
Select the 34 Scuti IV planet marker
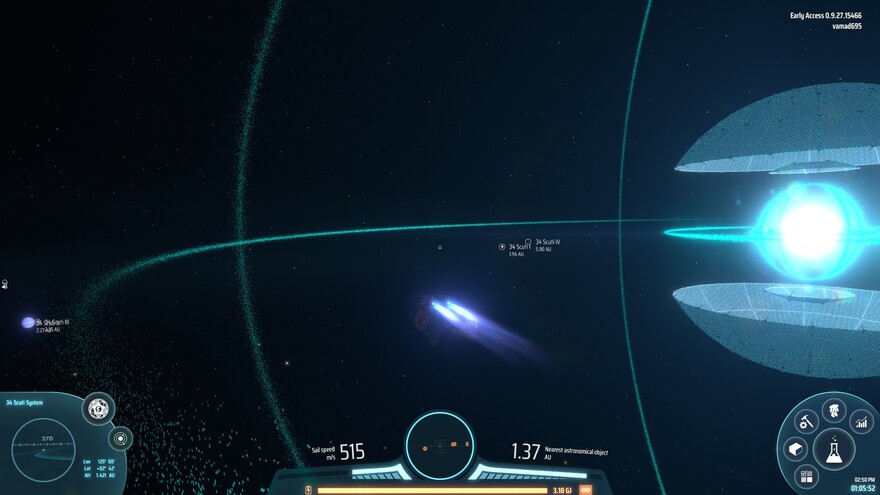coord(528,242)
